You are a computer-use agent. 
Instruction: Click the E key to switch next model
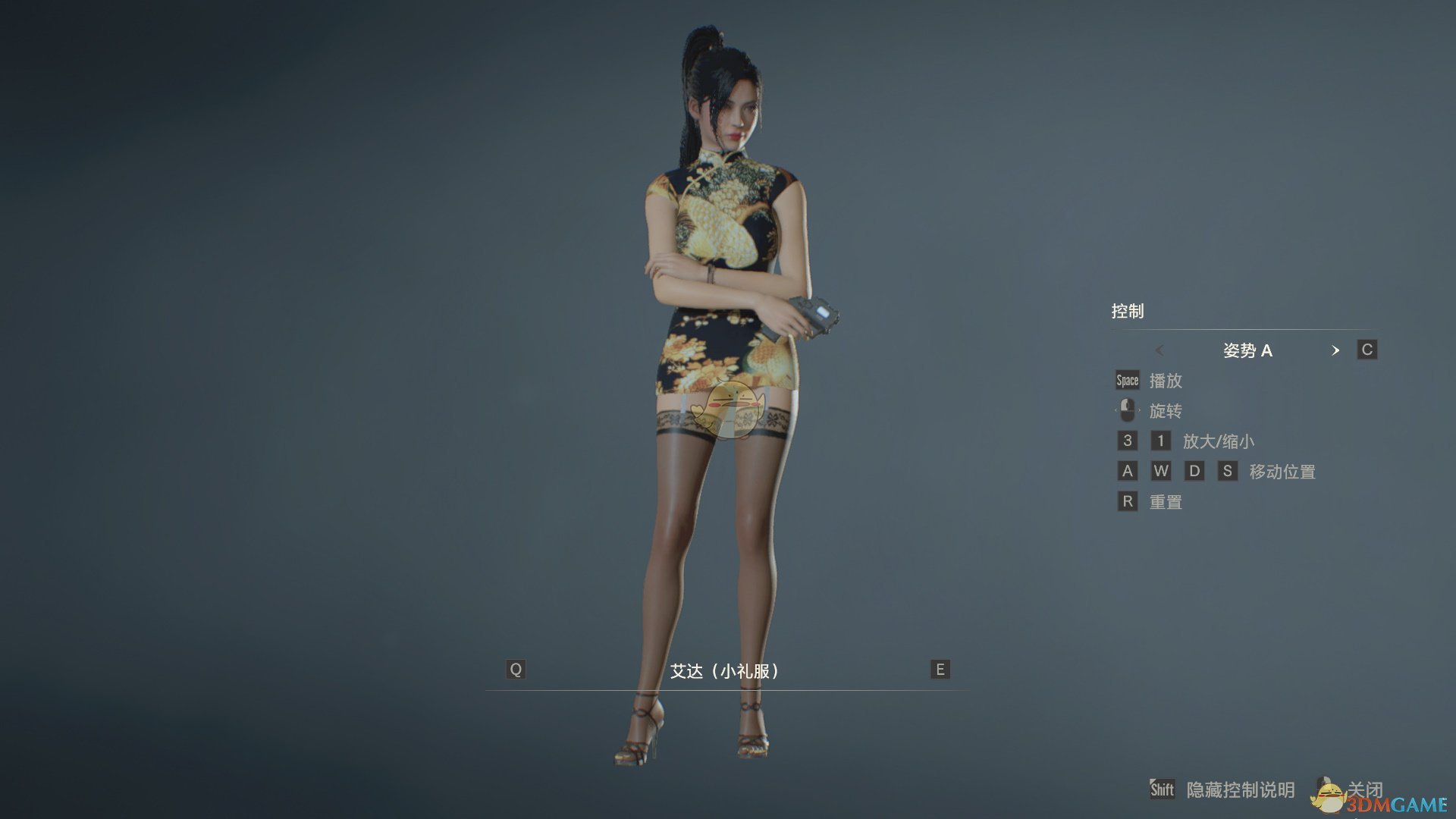pos(939,670)
